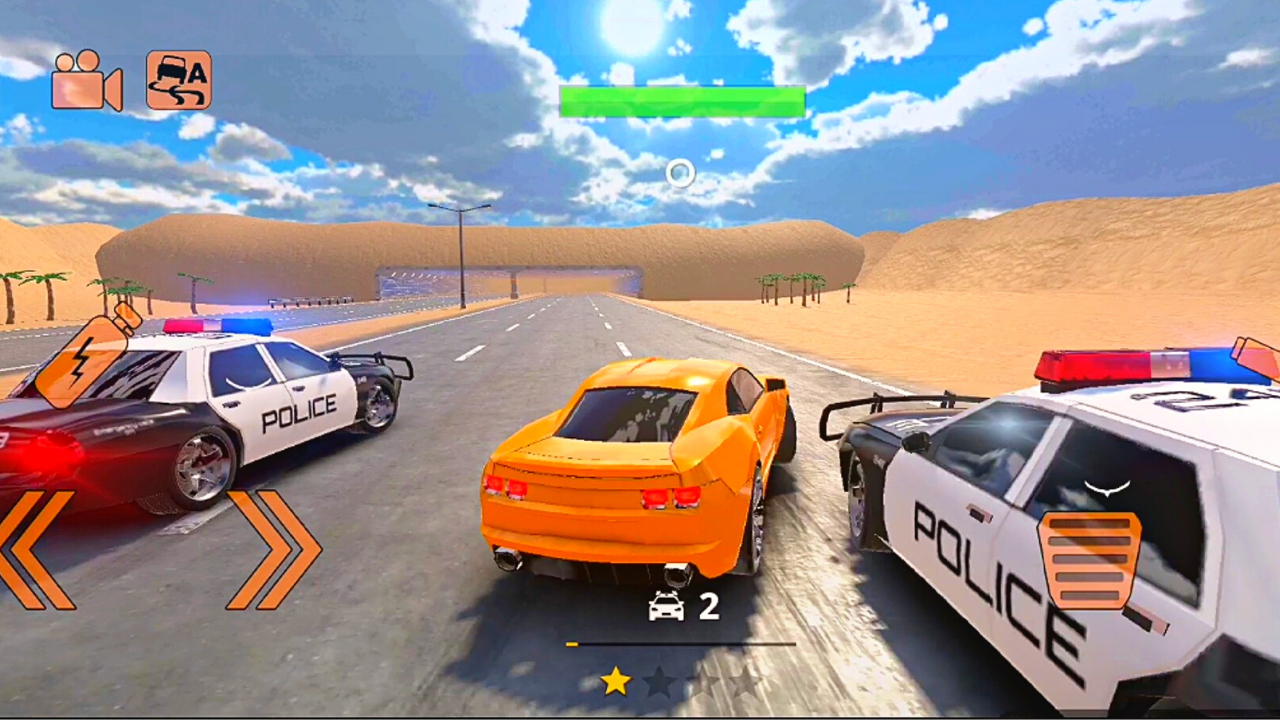The width and height of the screenshot is (1280, 720).
Task: Click the green health bar
Action: point(683,101)
